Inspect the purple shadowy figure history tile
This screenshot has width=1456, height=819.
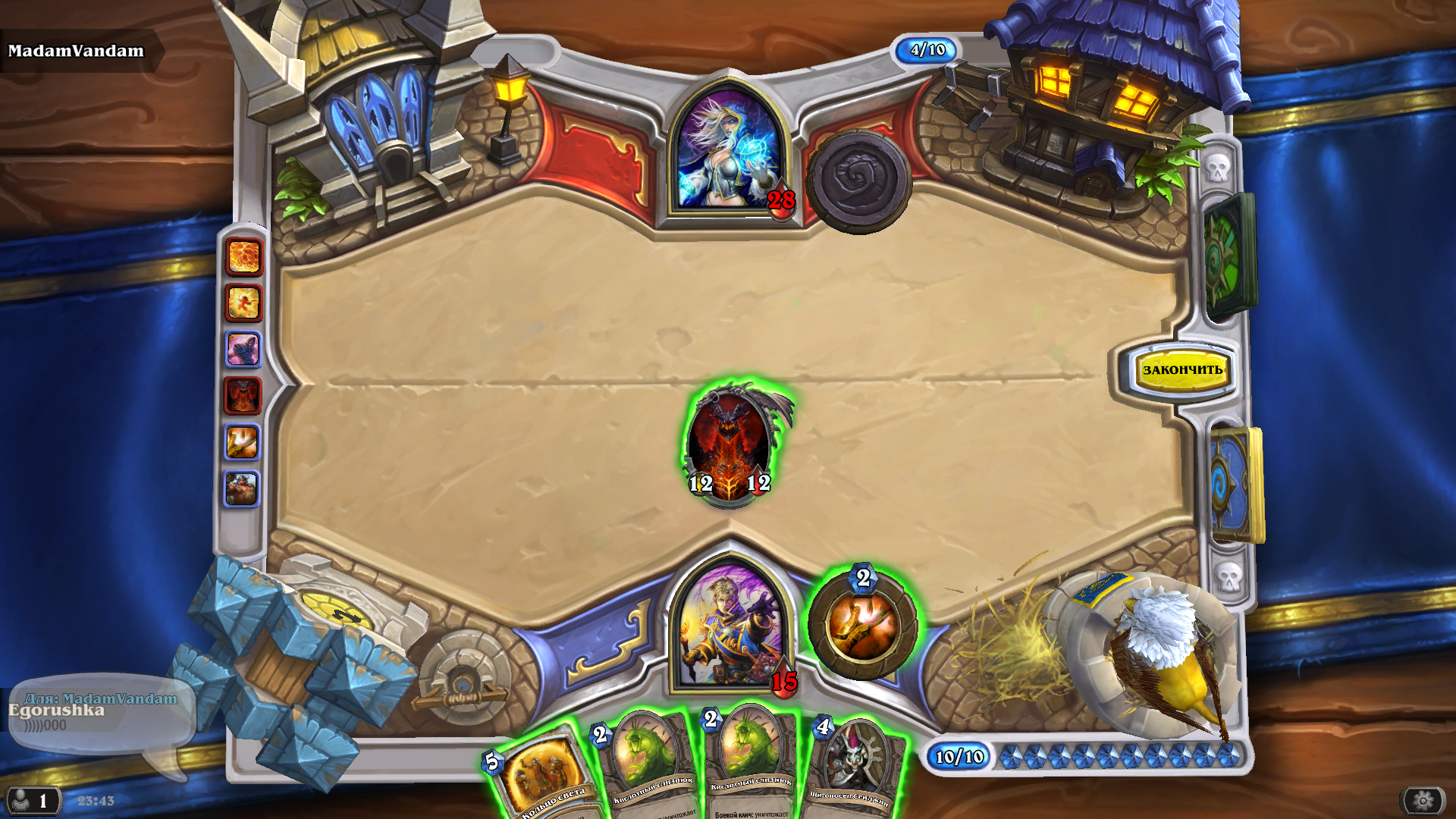coord(243,350)
